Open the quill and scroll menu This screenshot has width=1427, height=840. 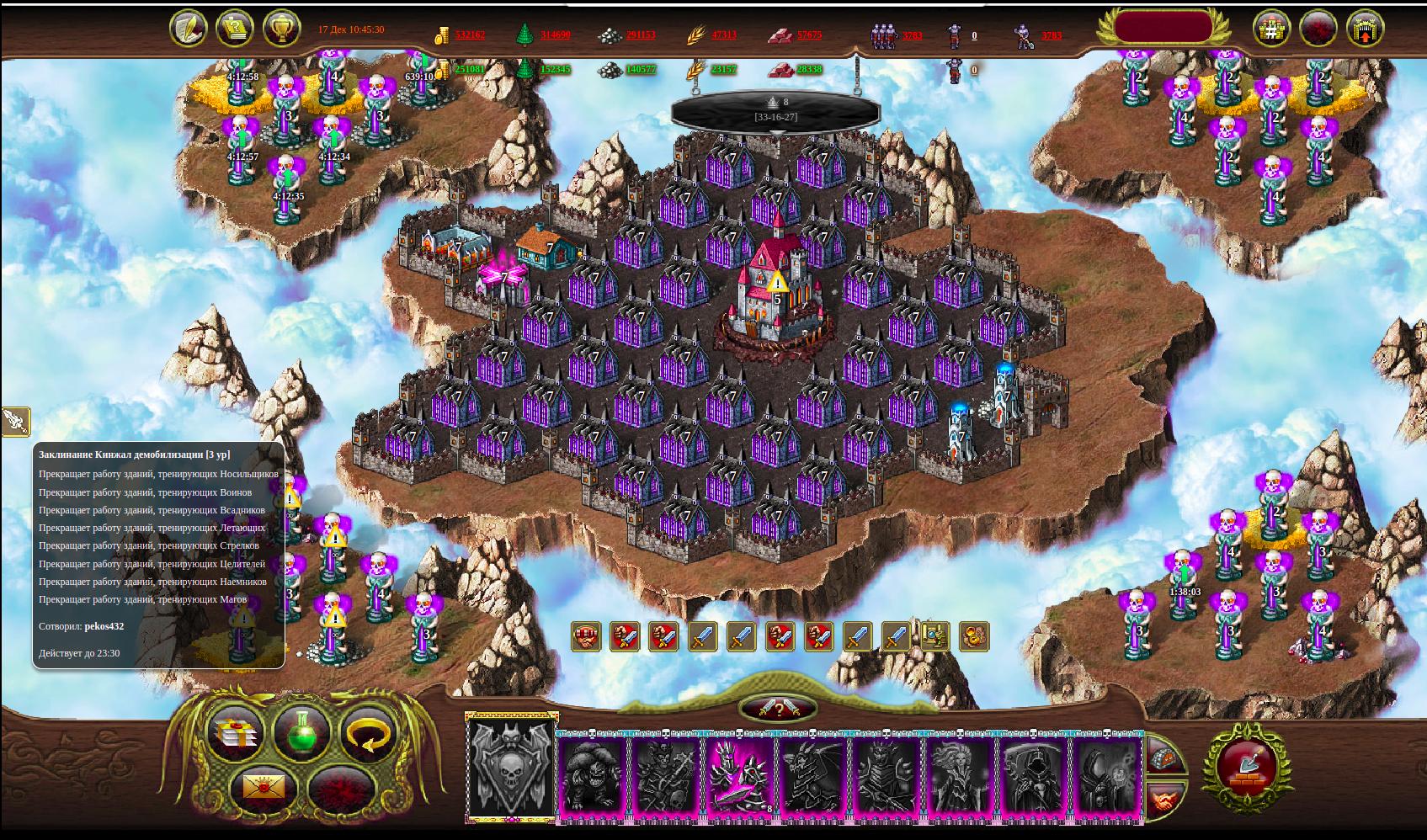(188, 29)
